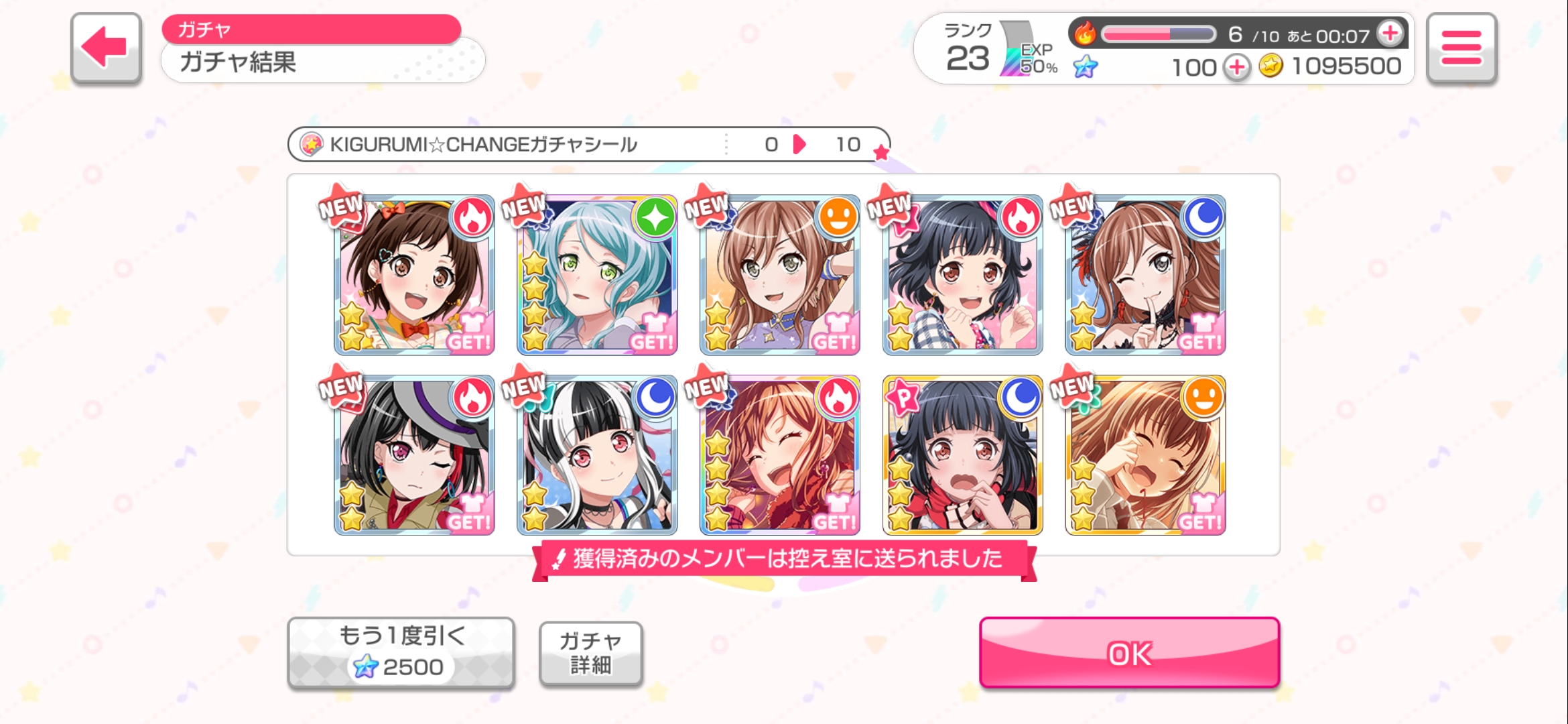1568x724 pixels.
Task: Open the ガチャ詳細 gacha details
Action: [x=590, y=653]
